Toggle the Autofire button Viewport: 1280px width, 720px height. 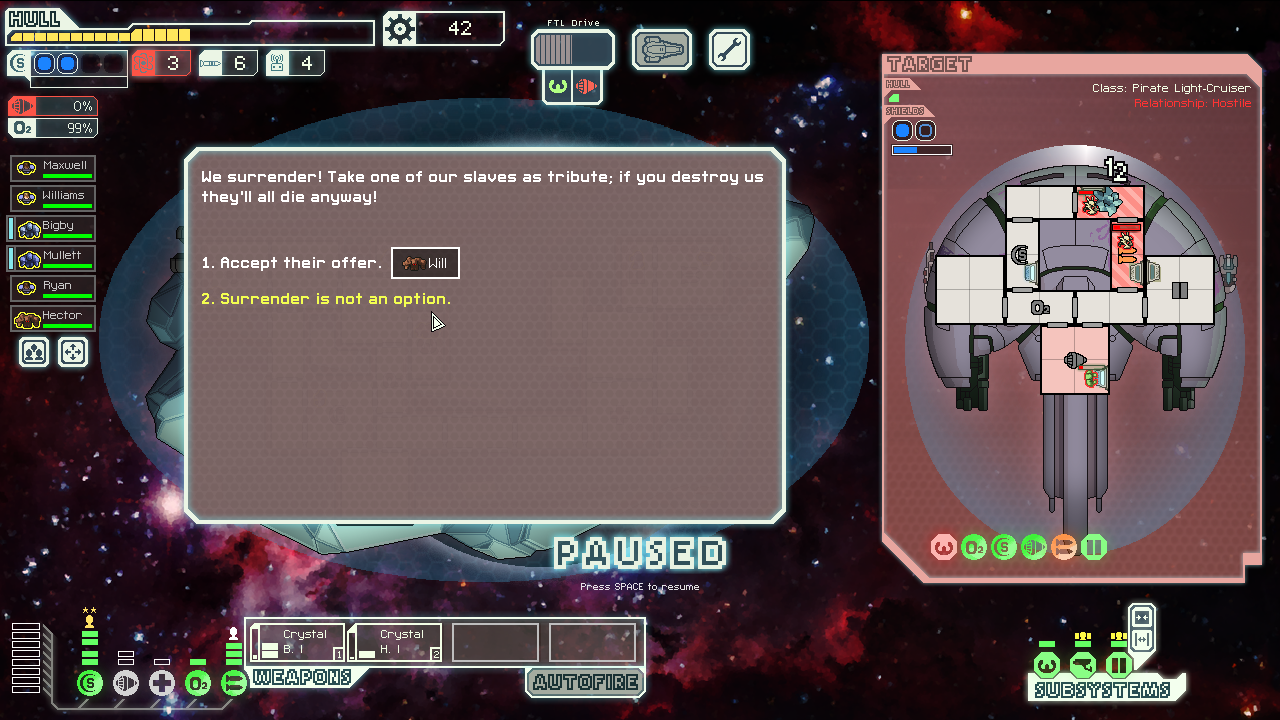coord(585,683)
